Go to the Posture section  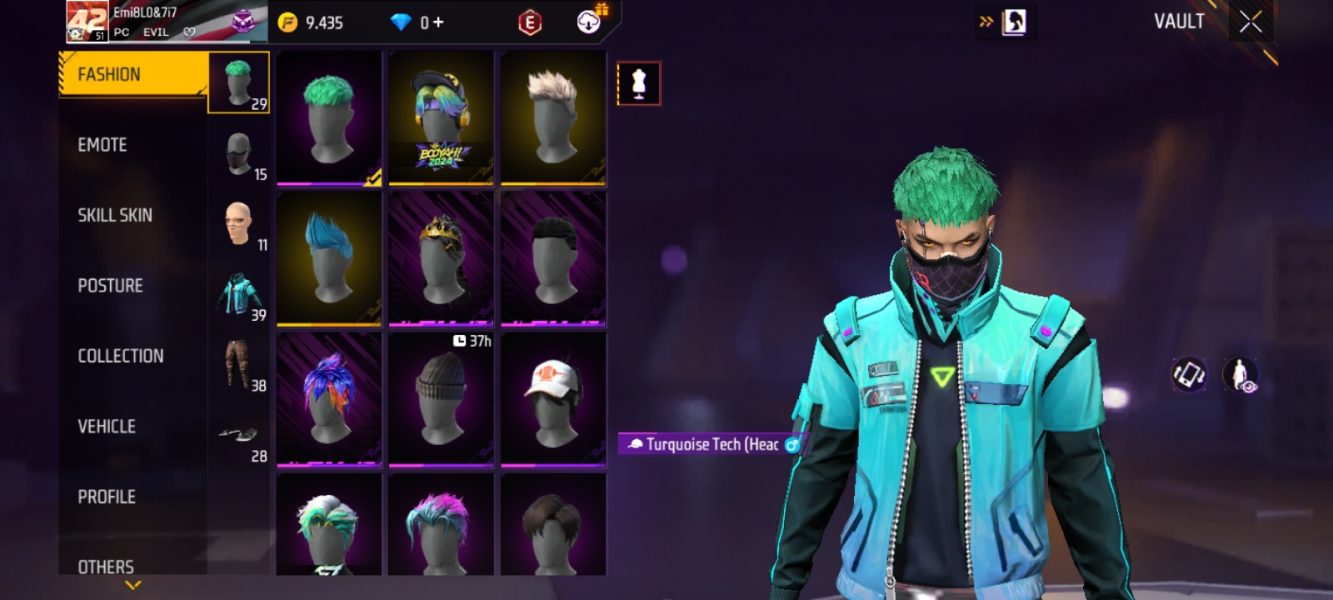click(110, 286)
